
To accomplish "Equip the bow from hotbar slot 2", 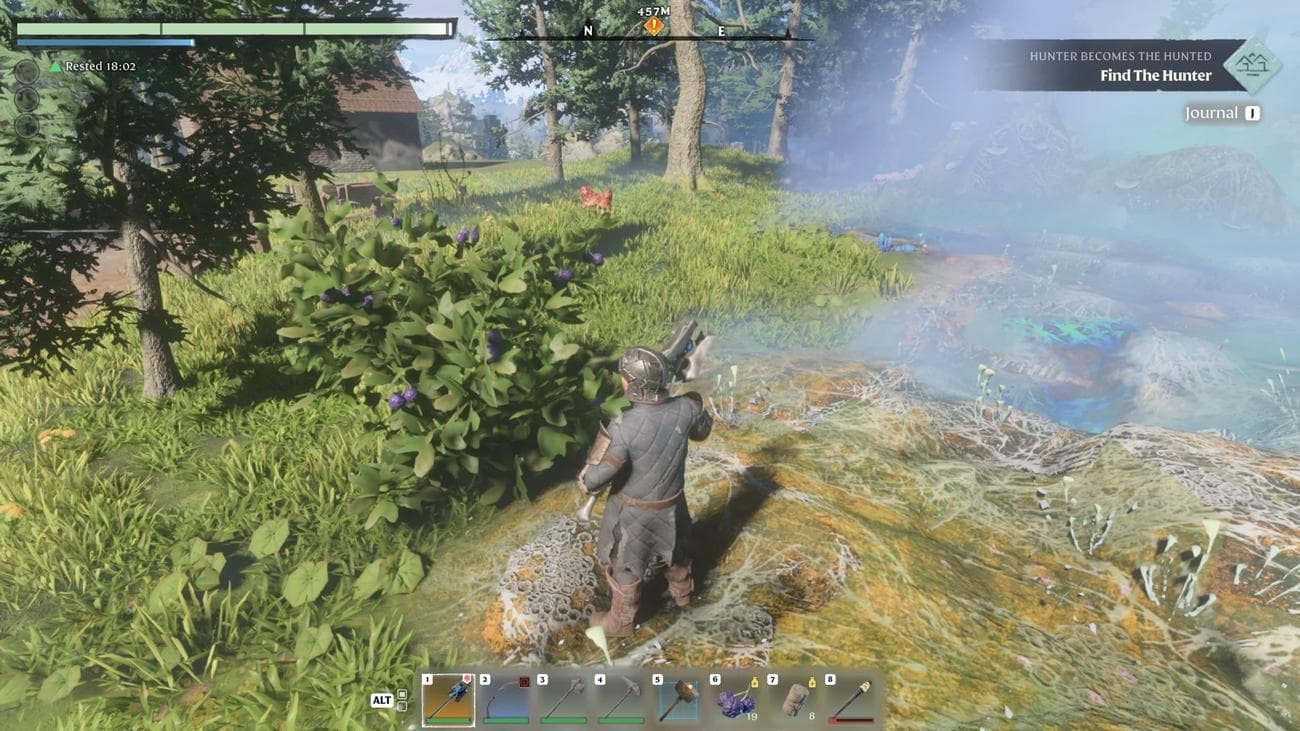I will (x=505, y=699).
